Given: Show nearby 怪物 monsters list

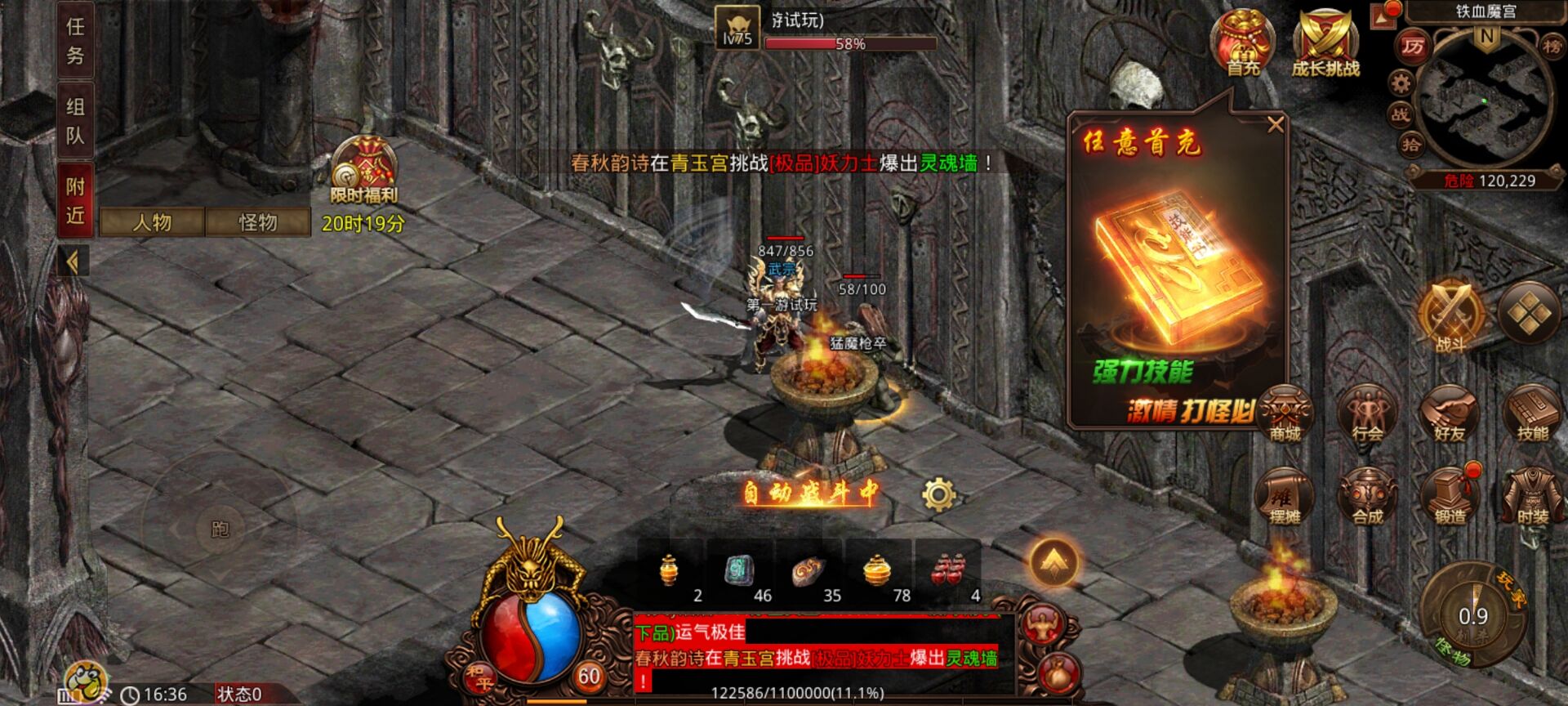Looking at the screenshot, I should click(258, 222).
